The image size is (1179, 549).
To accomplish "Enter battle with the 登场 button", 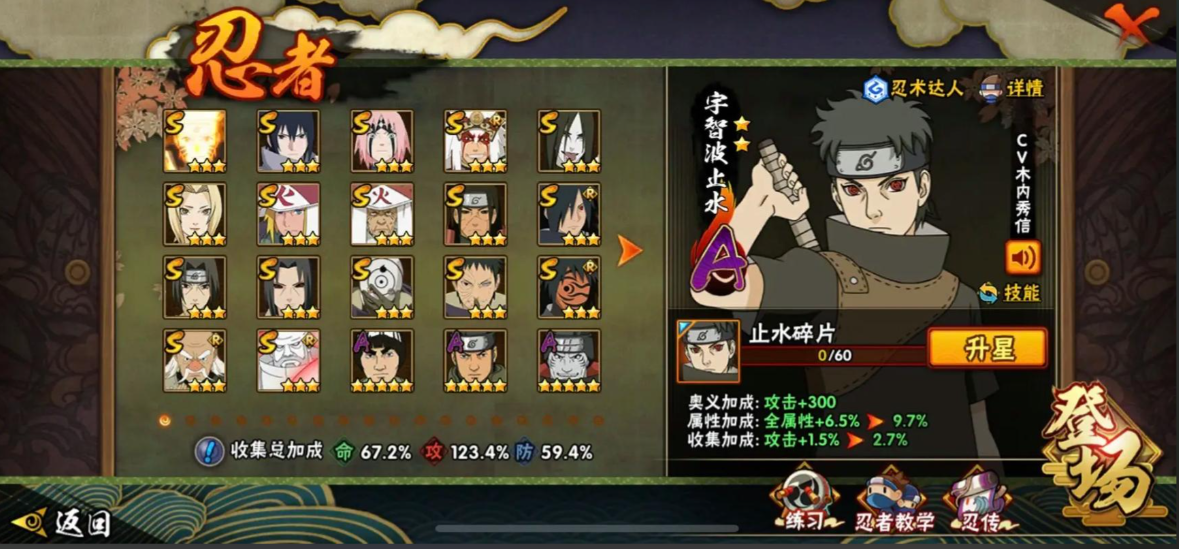I will point(1102,451).
